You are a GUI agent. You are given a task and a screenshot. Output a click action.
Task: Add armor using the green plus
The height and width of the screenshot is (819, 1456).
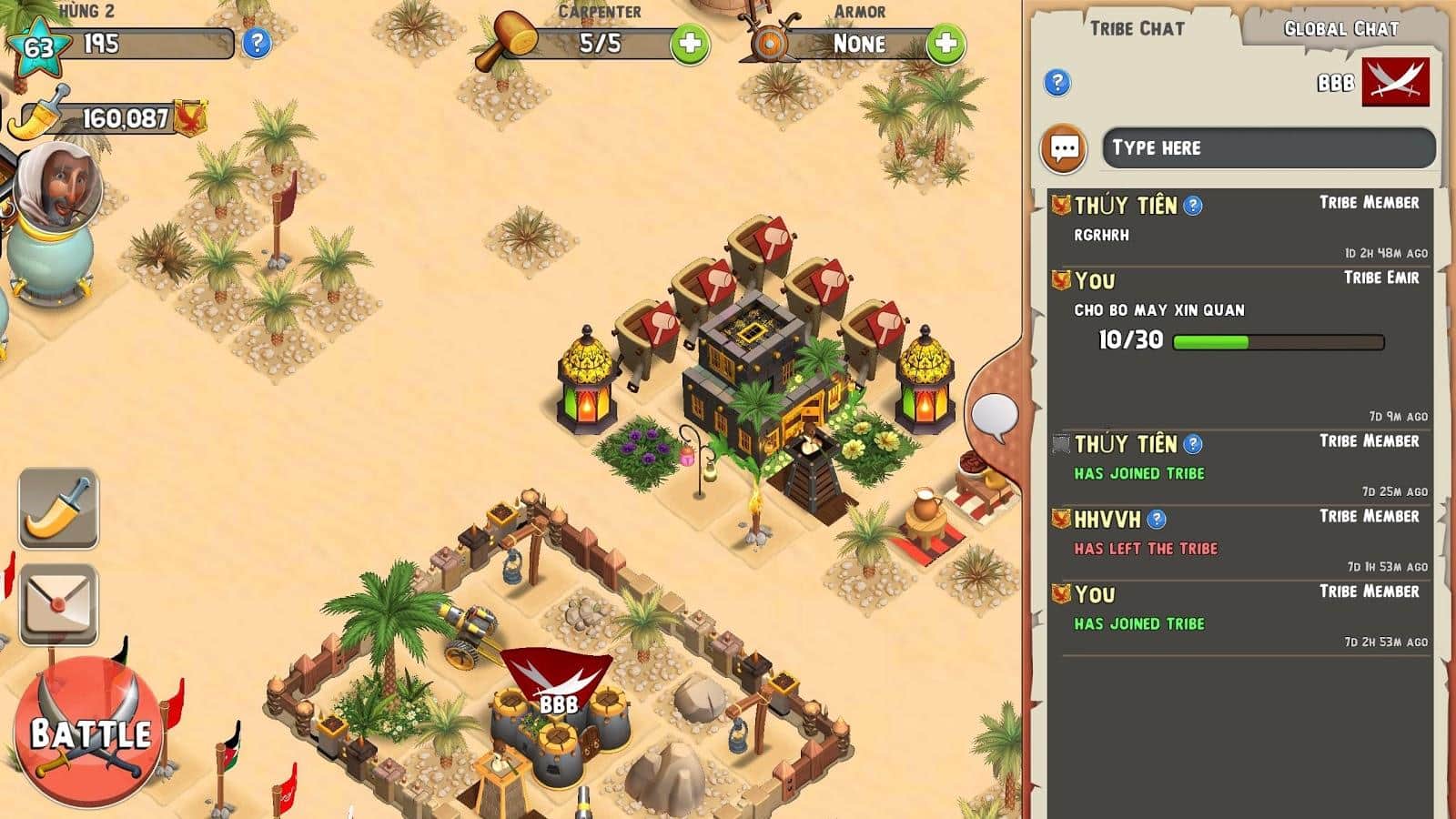point(945,44)
